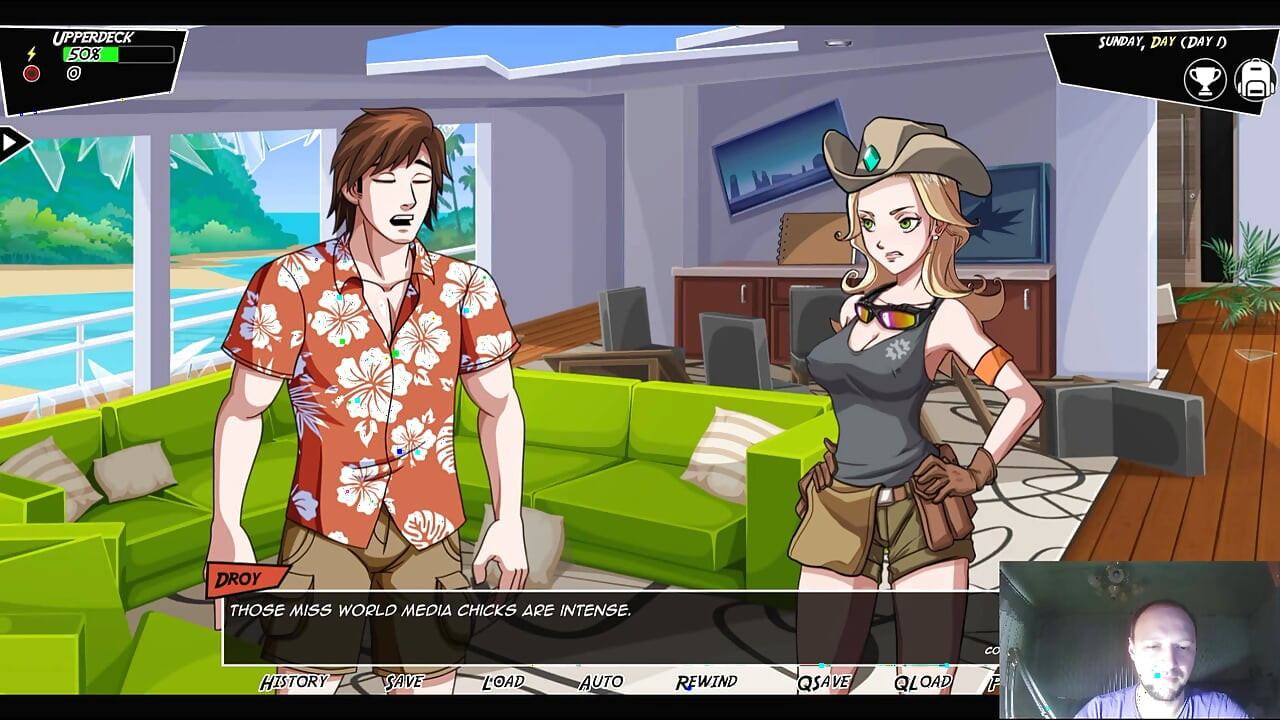This screenshot has height=720, width=1280.
Task: Make a quick save with QSave
Action: click(x=823, y=682)
